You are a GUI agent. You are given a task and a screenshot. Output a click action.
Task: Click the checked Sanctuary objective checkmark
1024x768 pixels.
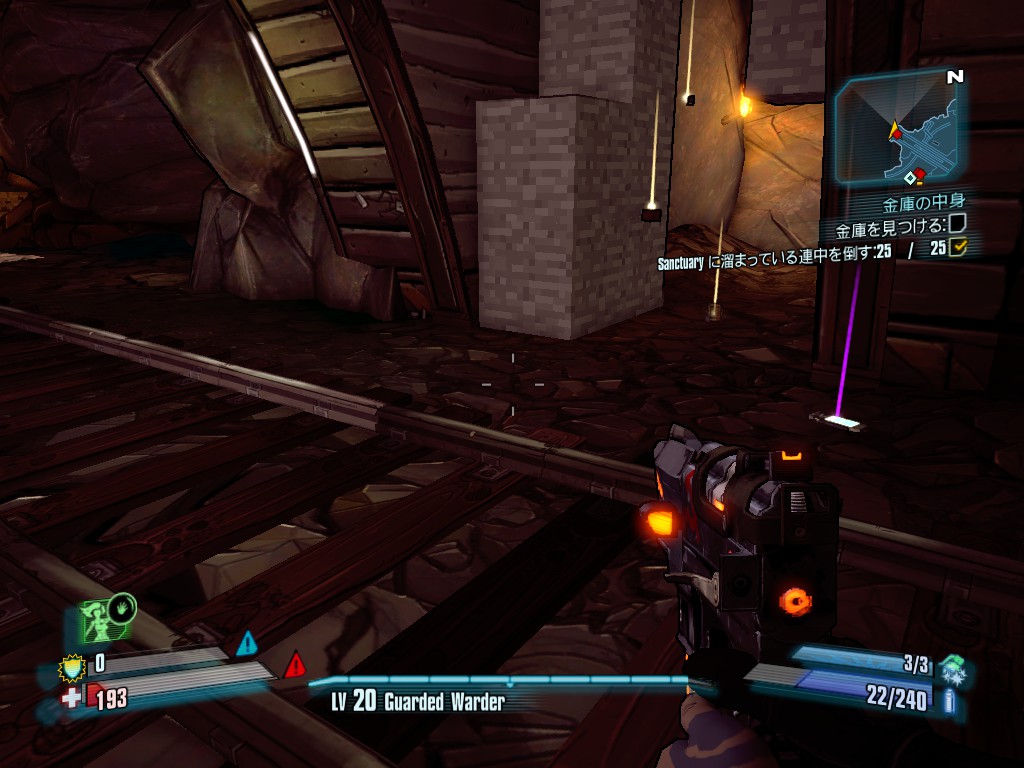pyautogui.click(x=958, y=248)
